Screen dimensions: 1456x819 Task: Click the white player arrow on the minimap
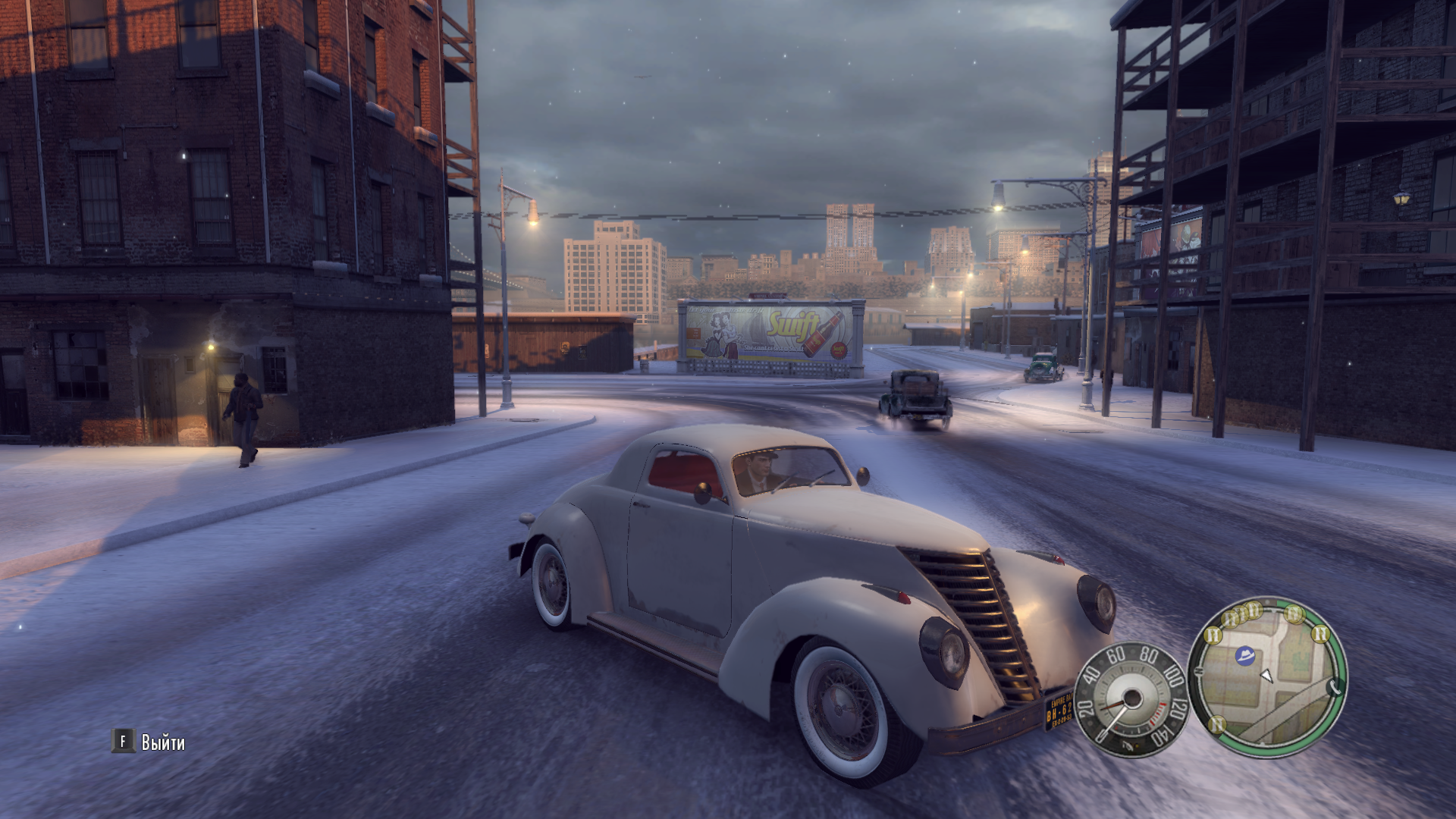pos(1266,676)
